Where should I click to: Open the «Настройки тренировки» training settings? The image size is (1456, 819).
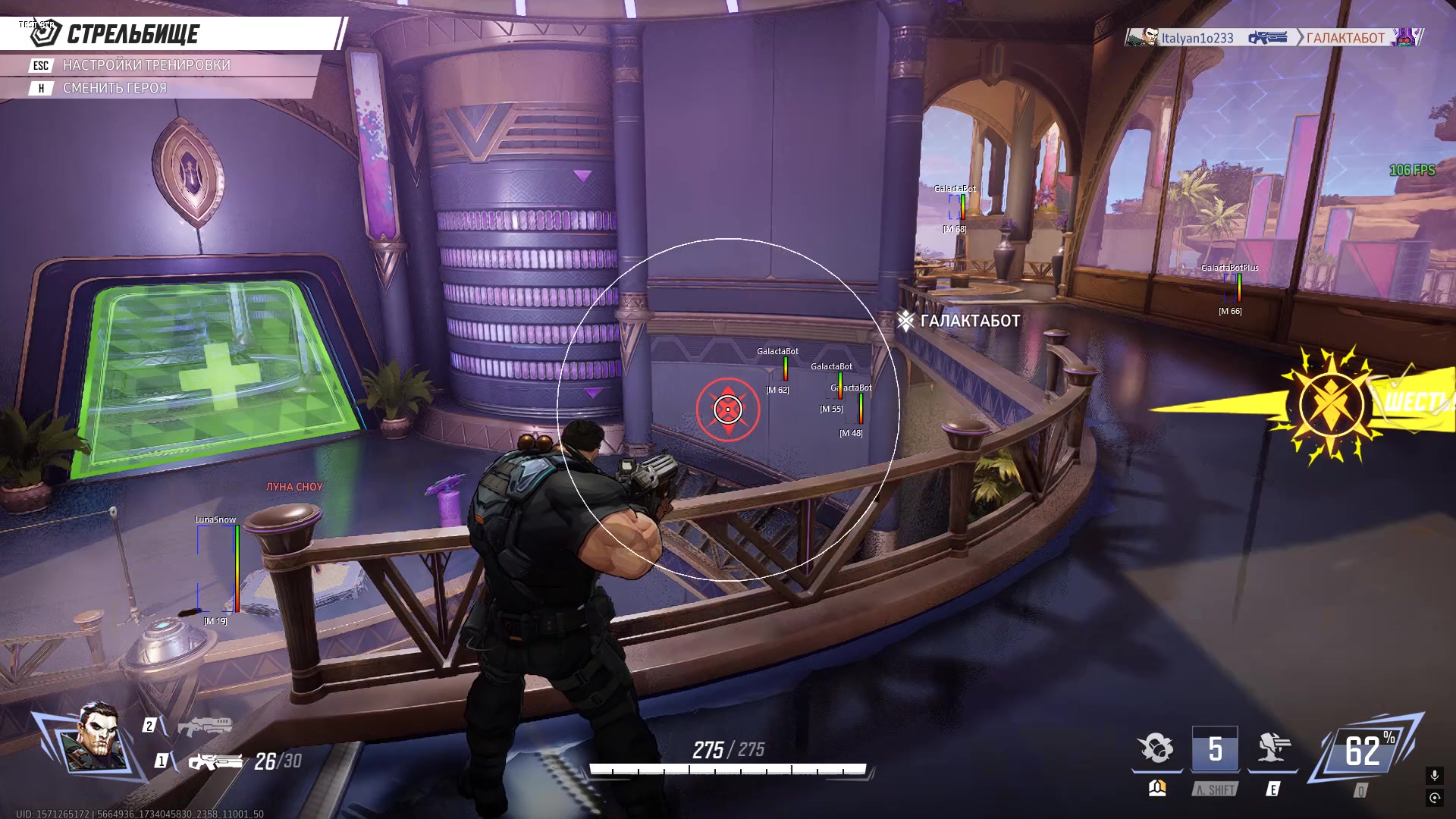click(146, 65)
